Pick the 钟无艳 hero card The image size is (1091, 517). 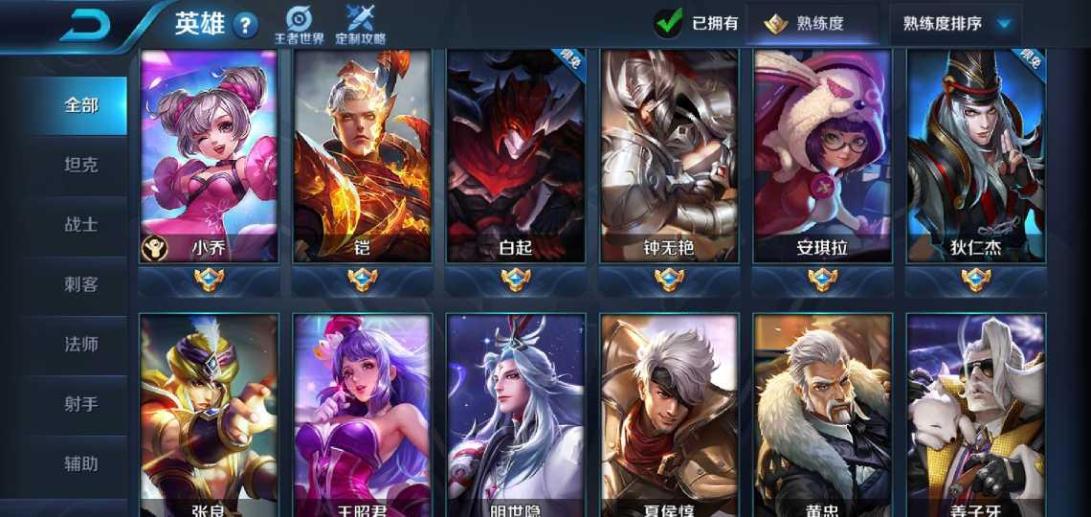point(669,155)
